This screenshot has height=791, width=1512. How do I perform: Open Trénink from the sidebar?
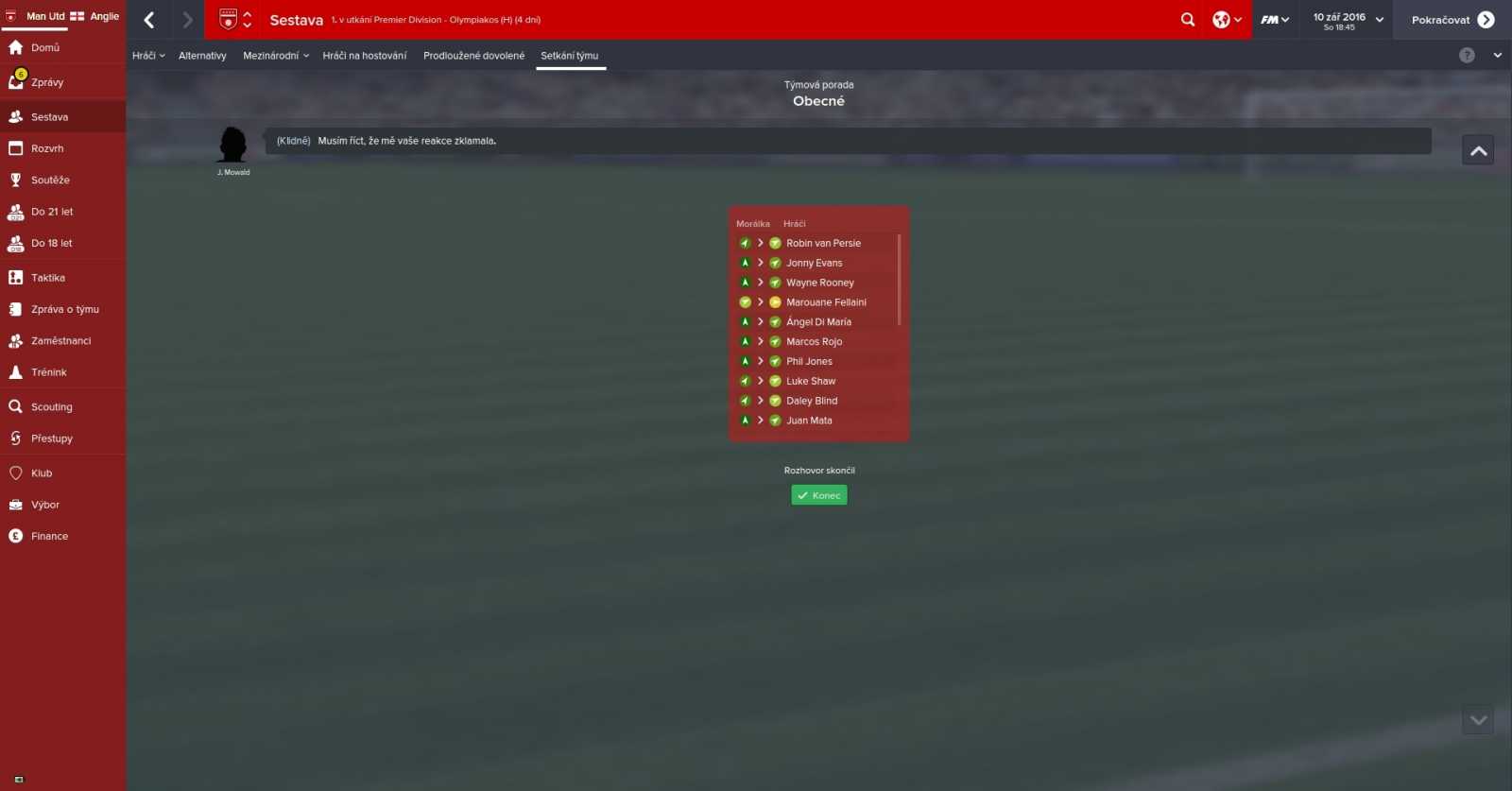click(46, 371)
